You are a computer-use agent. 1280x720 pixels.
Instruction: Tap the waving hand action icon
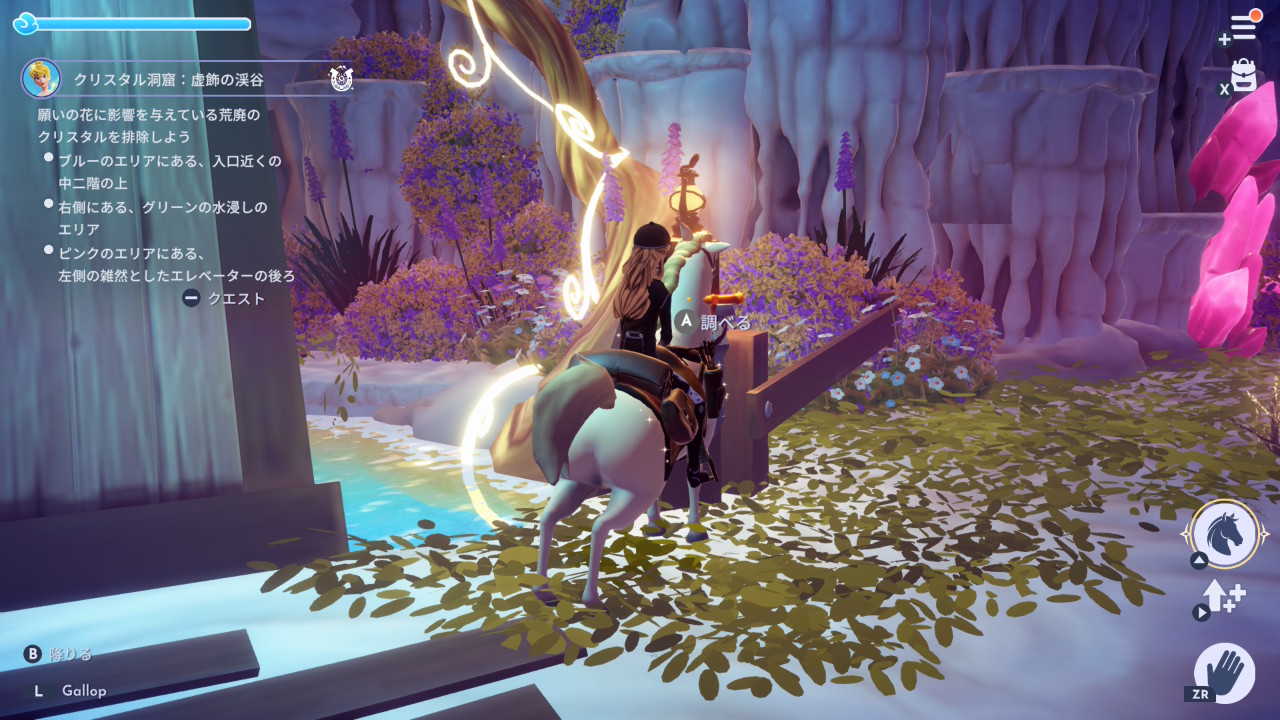pyautogui.click(x=1224, y=672)
